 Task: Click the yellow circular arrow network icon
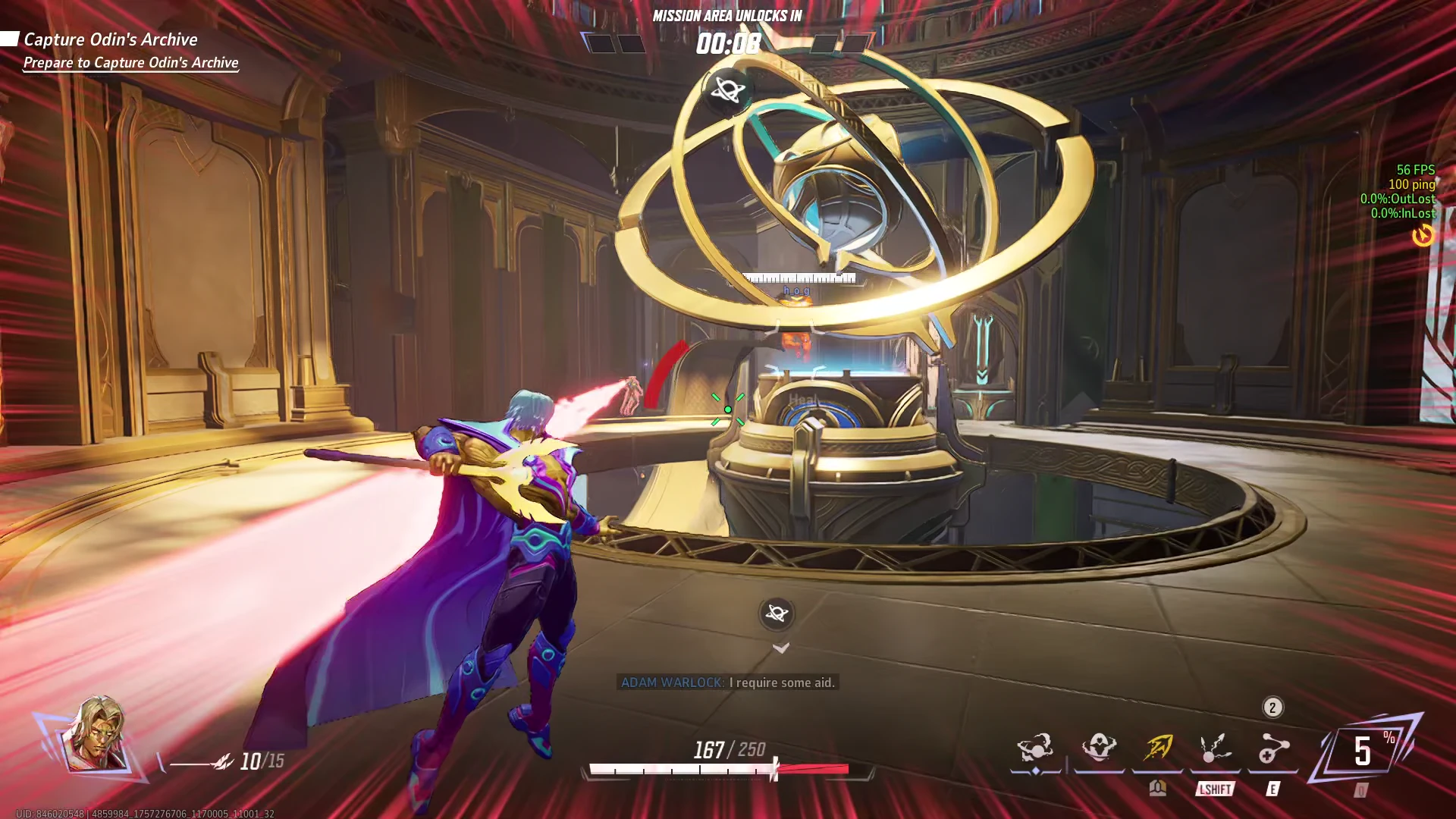(x=1423, y=236)
